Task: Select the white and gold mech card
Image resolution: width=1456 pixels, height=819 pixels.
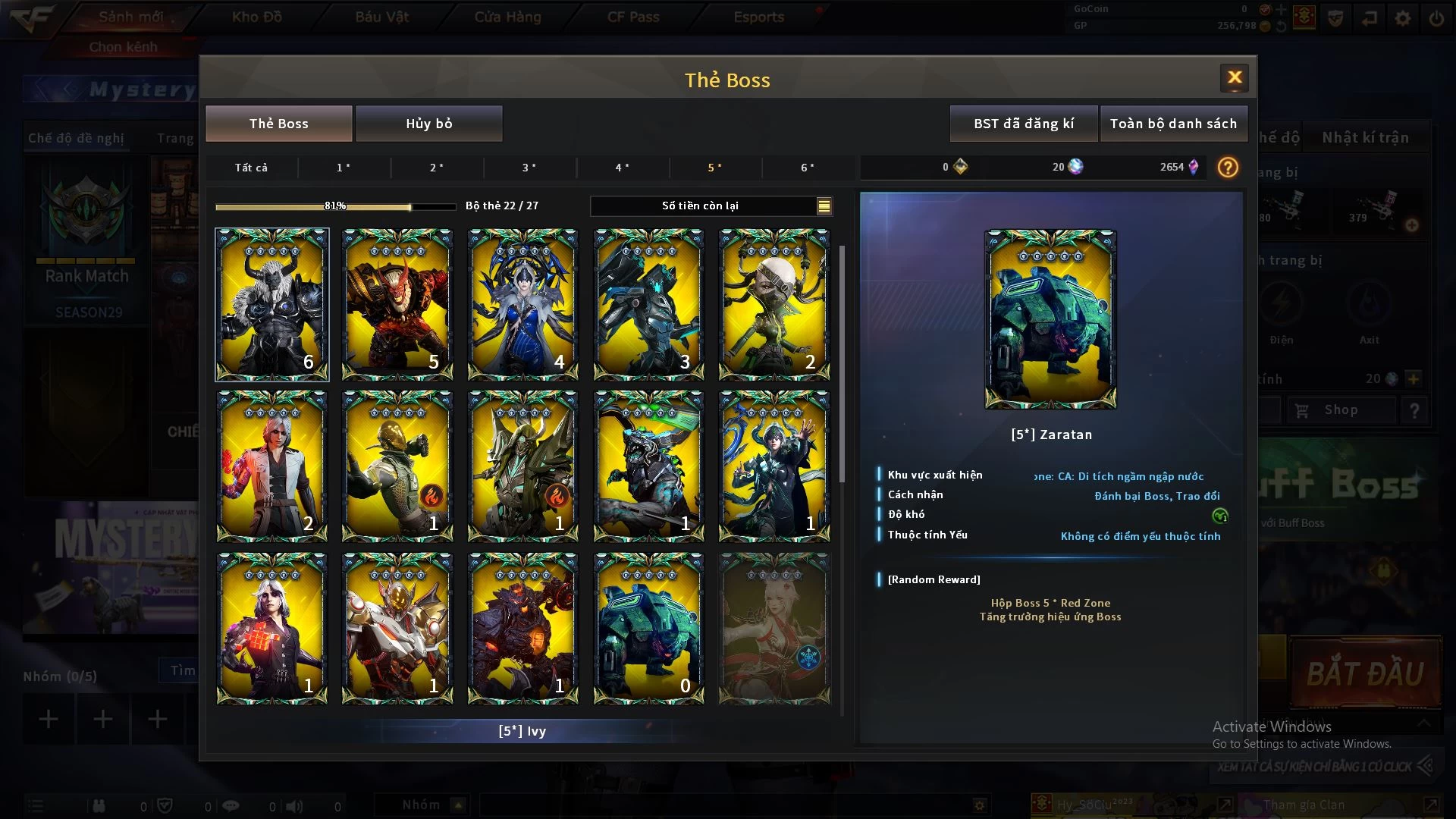Action: pyautogui.click(x=397, y=628)
